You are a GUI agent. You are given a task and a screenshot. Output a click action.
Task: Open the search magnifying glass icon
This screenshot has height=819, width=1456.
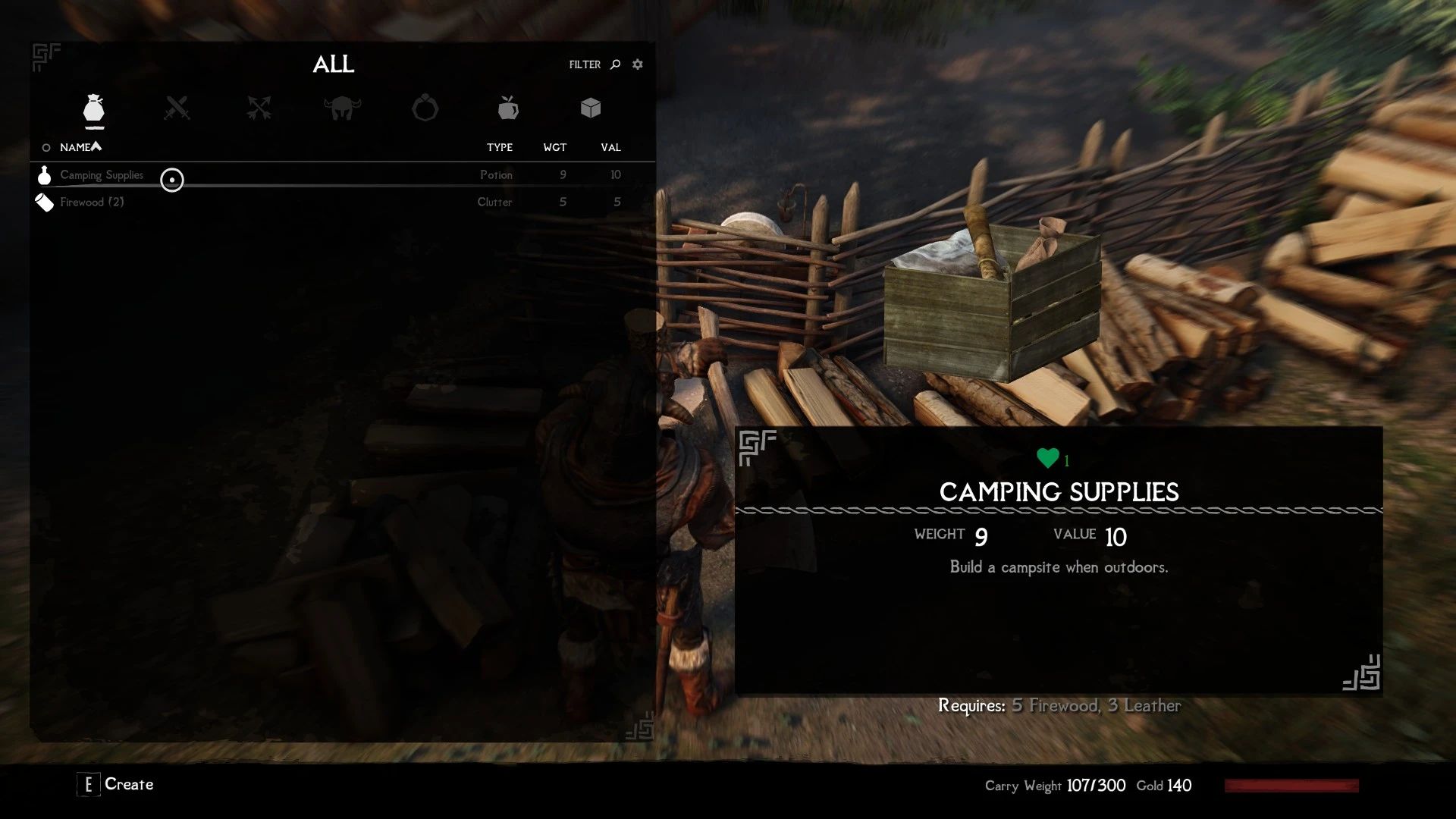click(613, 64)
